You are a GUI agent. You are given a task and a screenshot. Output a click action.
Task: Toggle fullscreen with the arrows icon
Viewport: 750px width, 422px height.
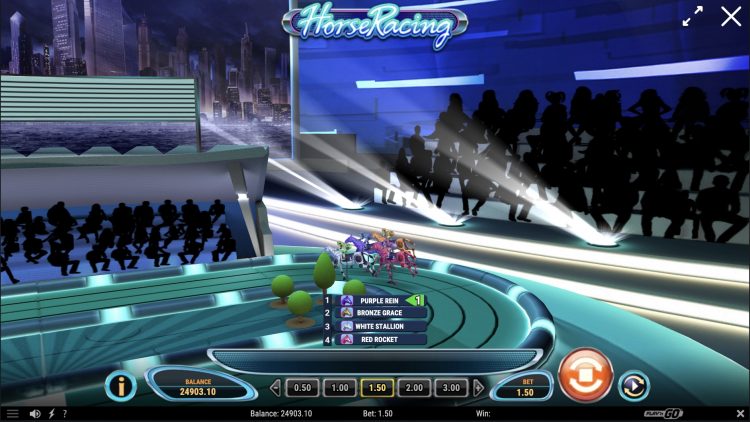[693, 17]
